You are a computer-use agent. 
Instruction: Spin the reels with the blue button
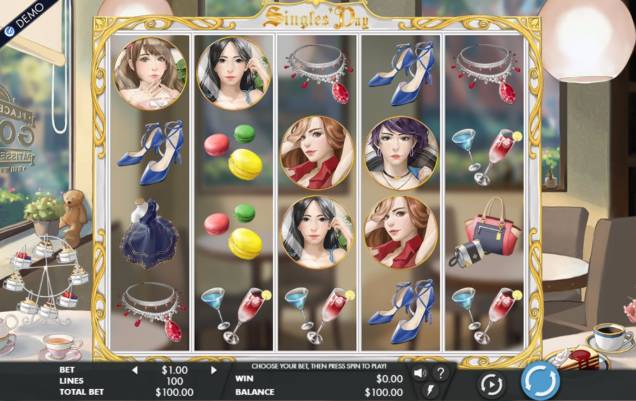click(540, 382)
